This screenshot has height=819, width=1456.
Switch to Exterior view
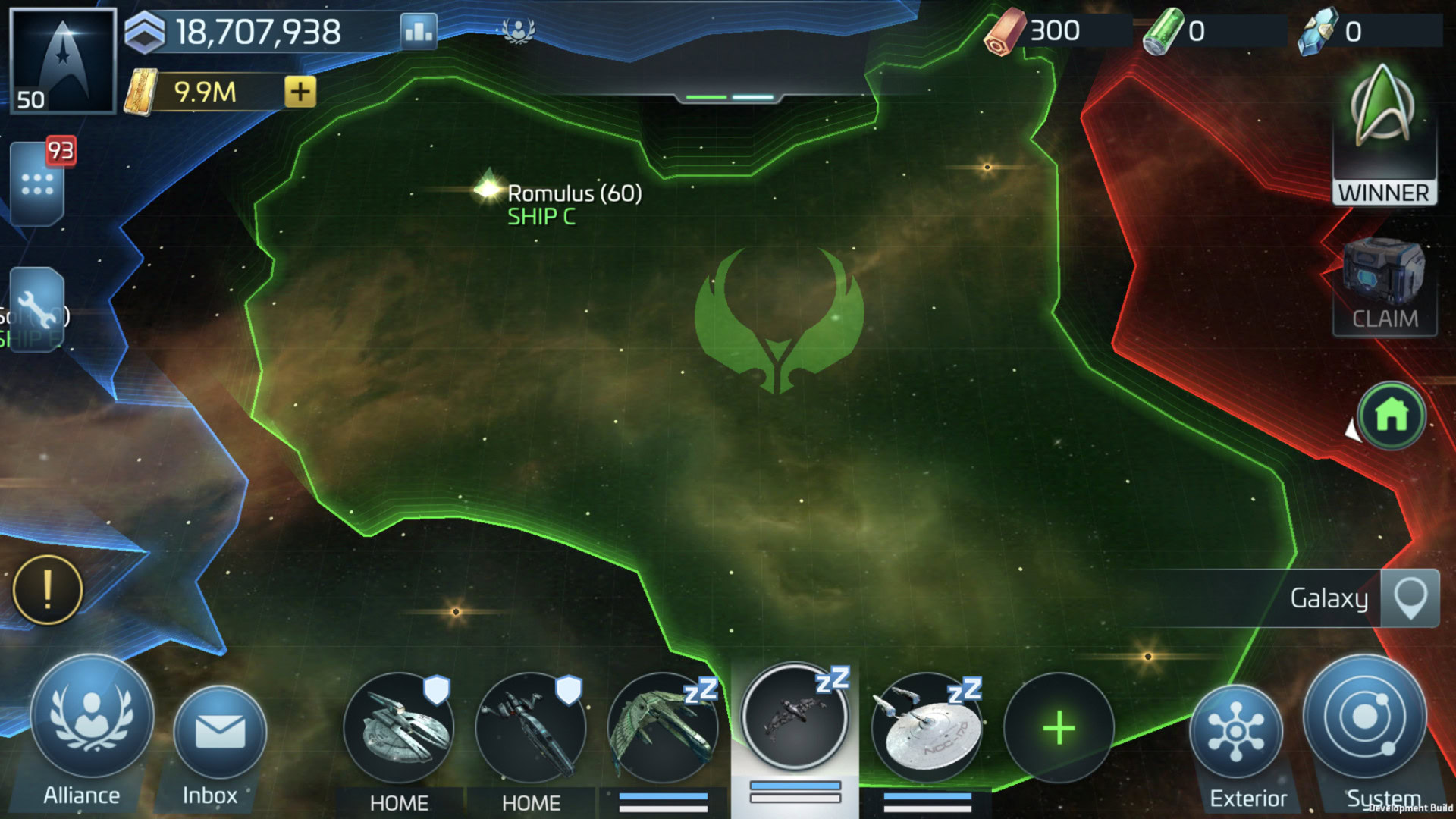tap(1236, 732)
